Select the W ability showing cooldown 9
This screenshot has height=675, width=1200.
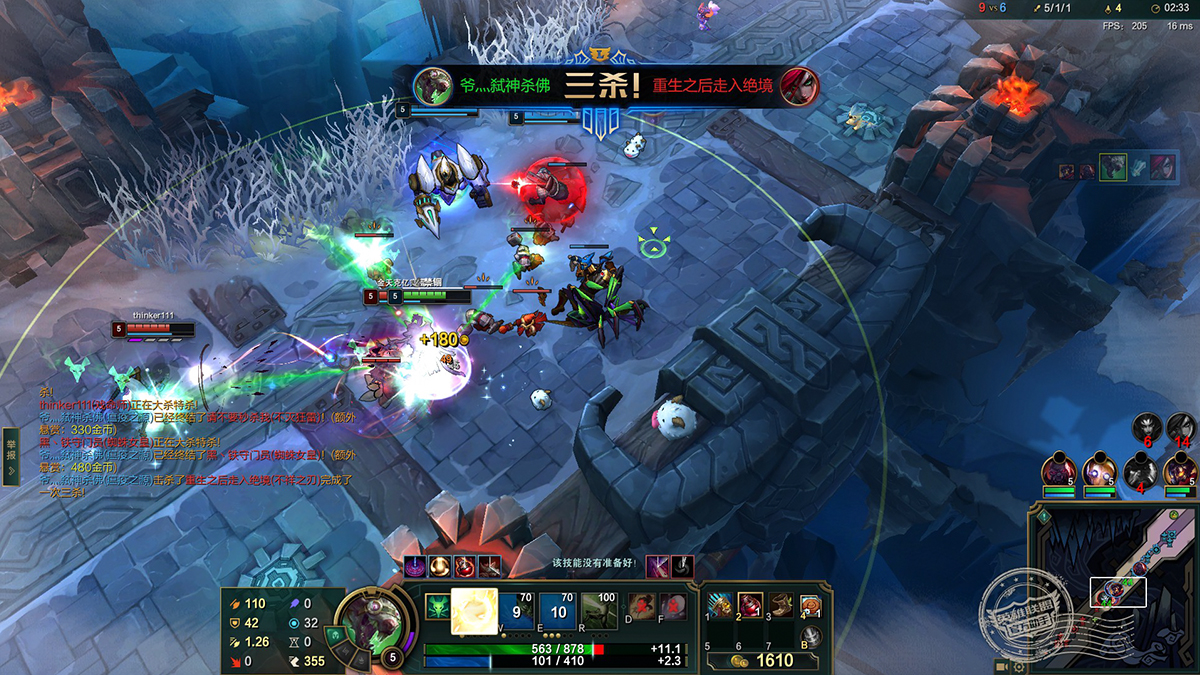click(516, 611)
